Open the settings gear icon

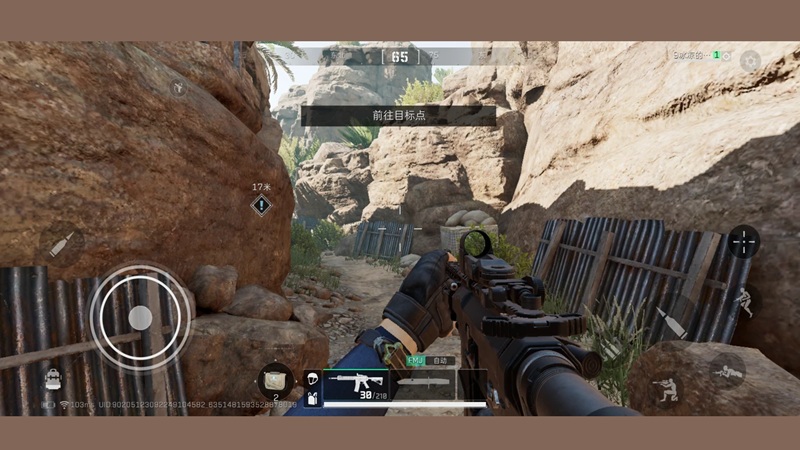point(750,60)
